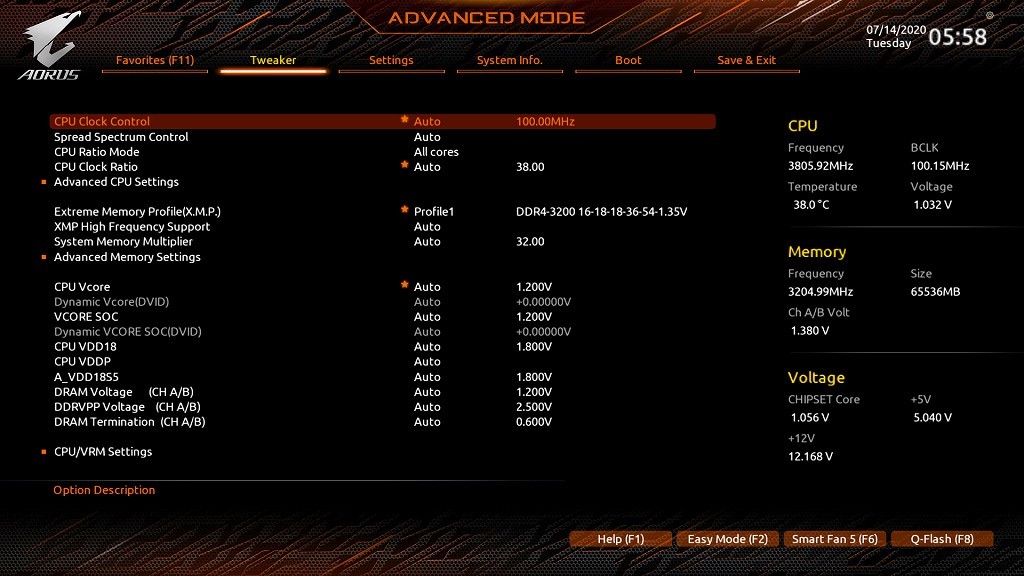Open Advanced CPU Settings submenu
Screen dimensions: 1024x576
pyautogui.click(x=116, y=182)
